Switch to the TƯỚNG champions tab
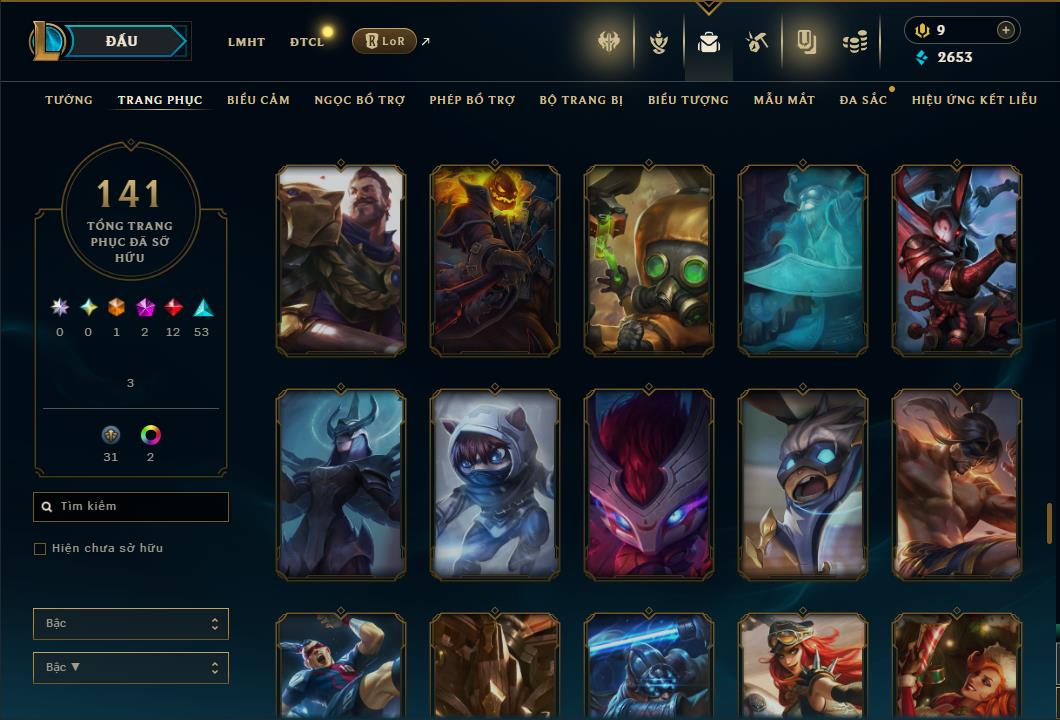The height and width of the screenshot is (720, 1060). click(x=69, y=100)
